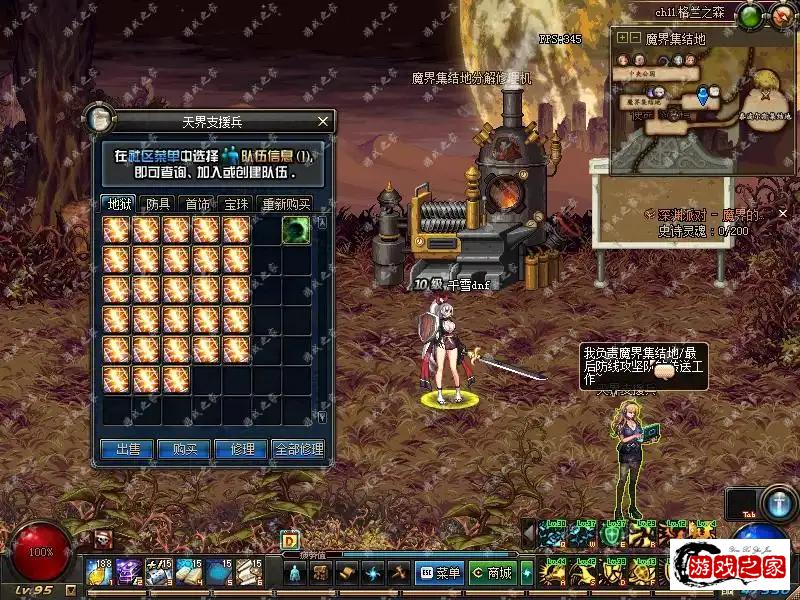Image resolution: width=800 pixels, height=600 pixels.
Task: Open the 商城 shop button
Action: pyautogui.click(x=493, y=573)
